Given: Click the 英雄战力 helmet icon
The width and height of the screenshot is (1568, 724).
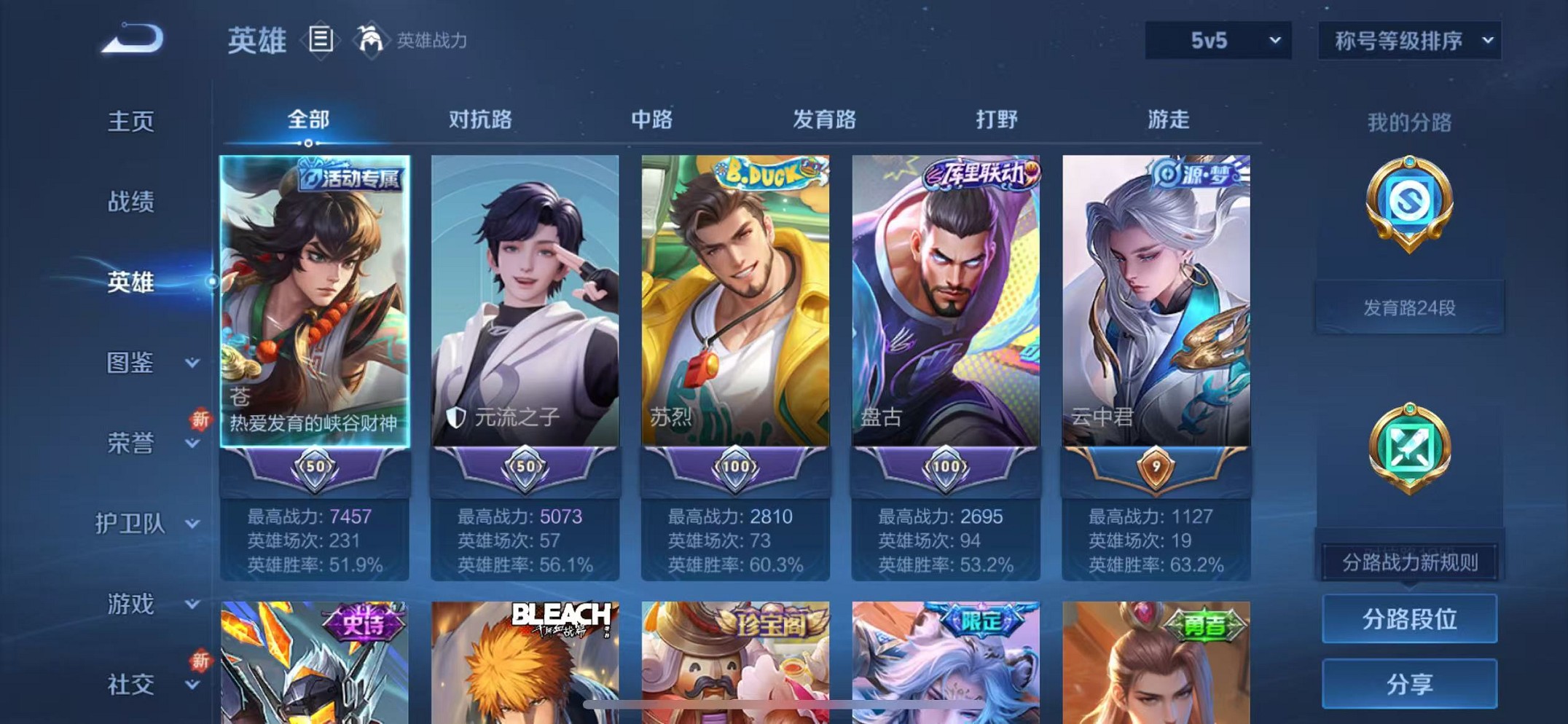Looking at the screenshot, I should pos(371,40).
